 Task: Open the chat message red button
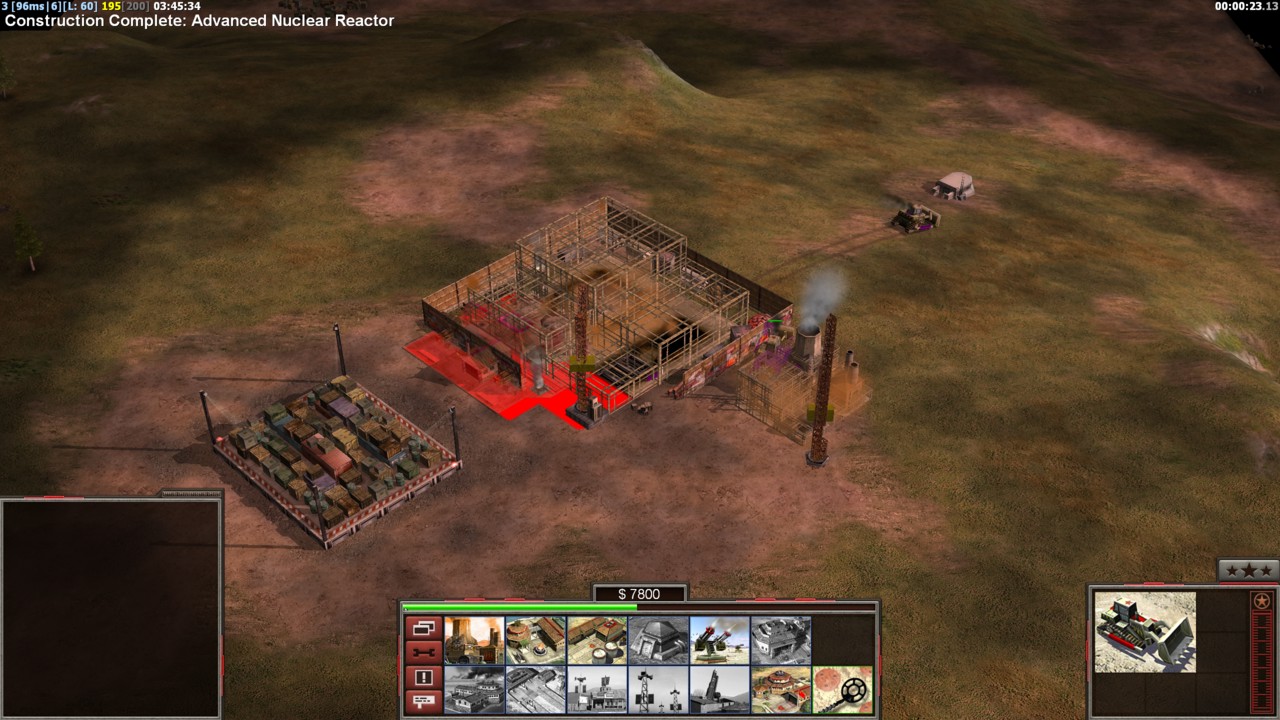(423, 701)
